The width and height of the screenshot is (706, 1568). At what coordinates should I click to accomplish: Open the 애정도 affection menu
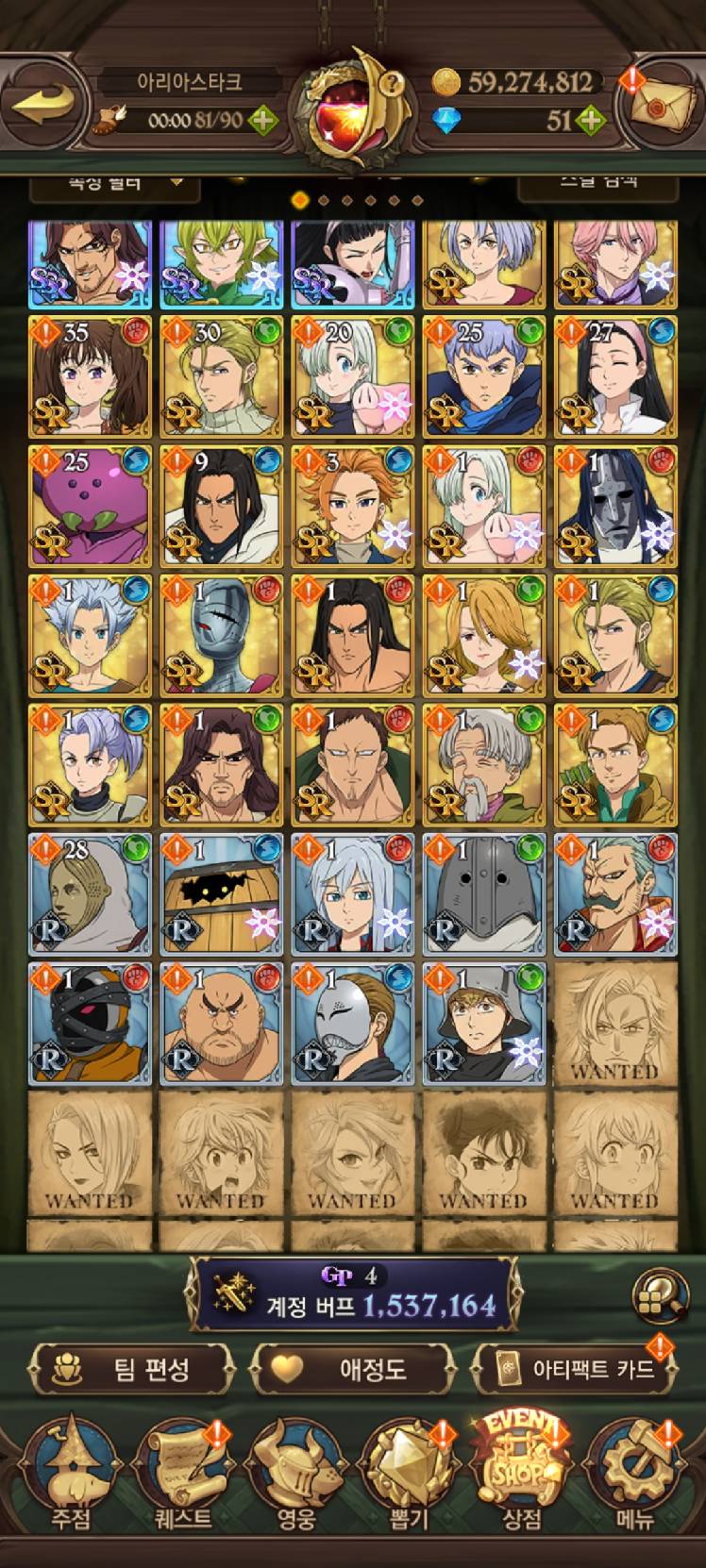click(354, 1369)
